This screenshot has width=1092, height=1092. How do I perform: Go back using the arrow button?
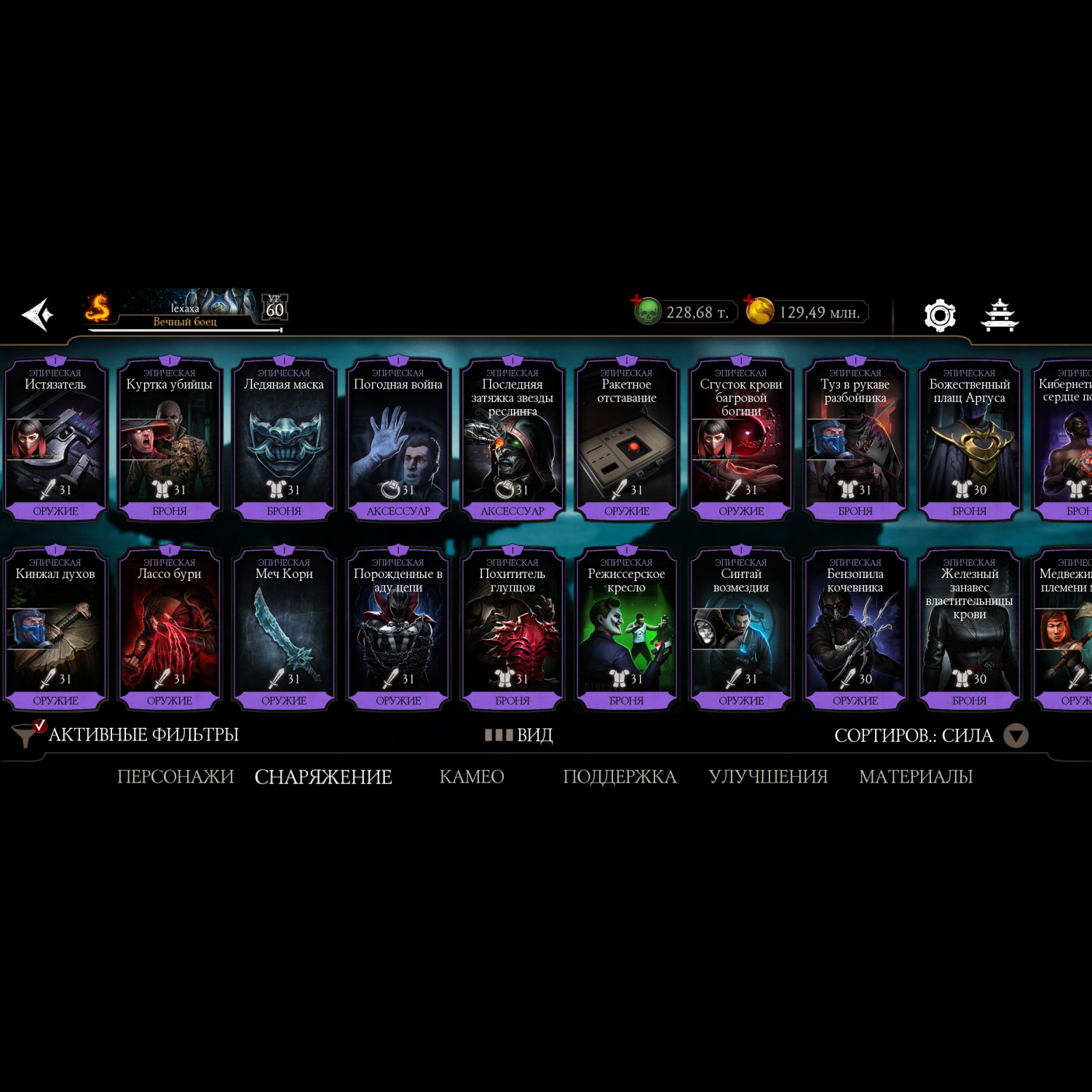coord(38,314)
